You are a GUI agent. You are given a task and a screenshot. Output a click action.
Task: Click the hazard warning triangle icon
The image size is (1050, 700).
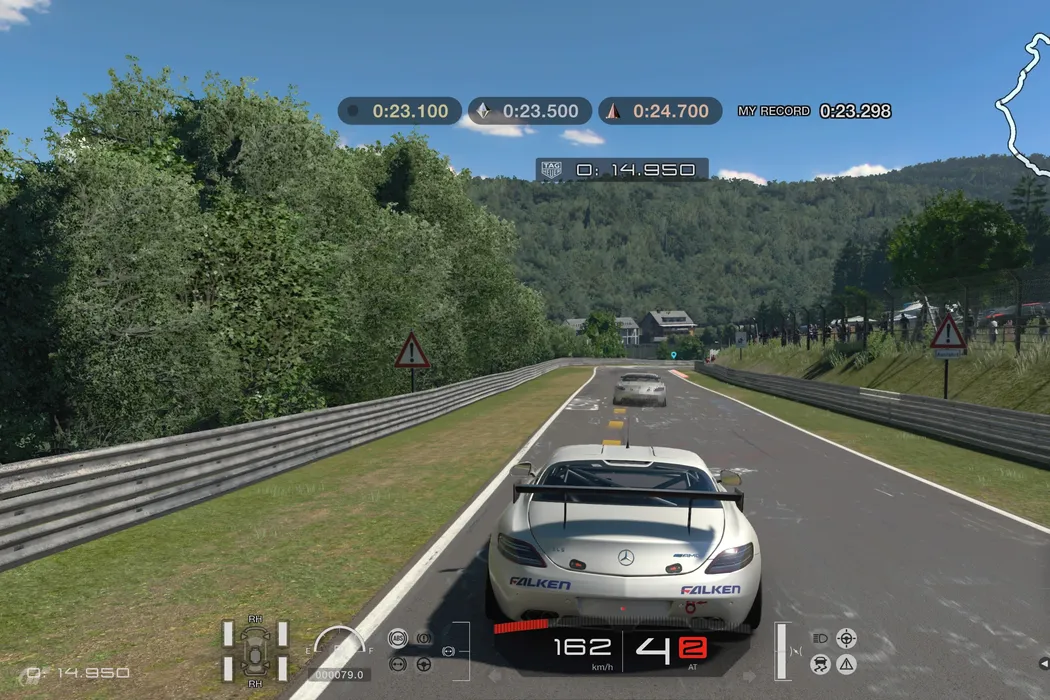846,663
